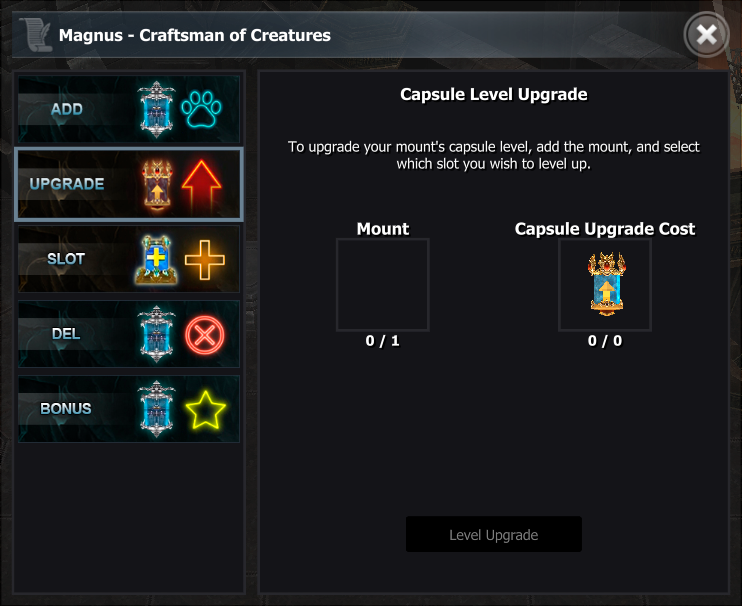
Task: Select the Capsule Upgrade Cost item slot
Action: pyautogui.click(x=604, y=285)
